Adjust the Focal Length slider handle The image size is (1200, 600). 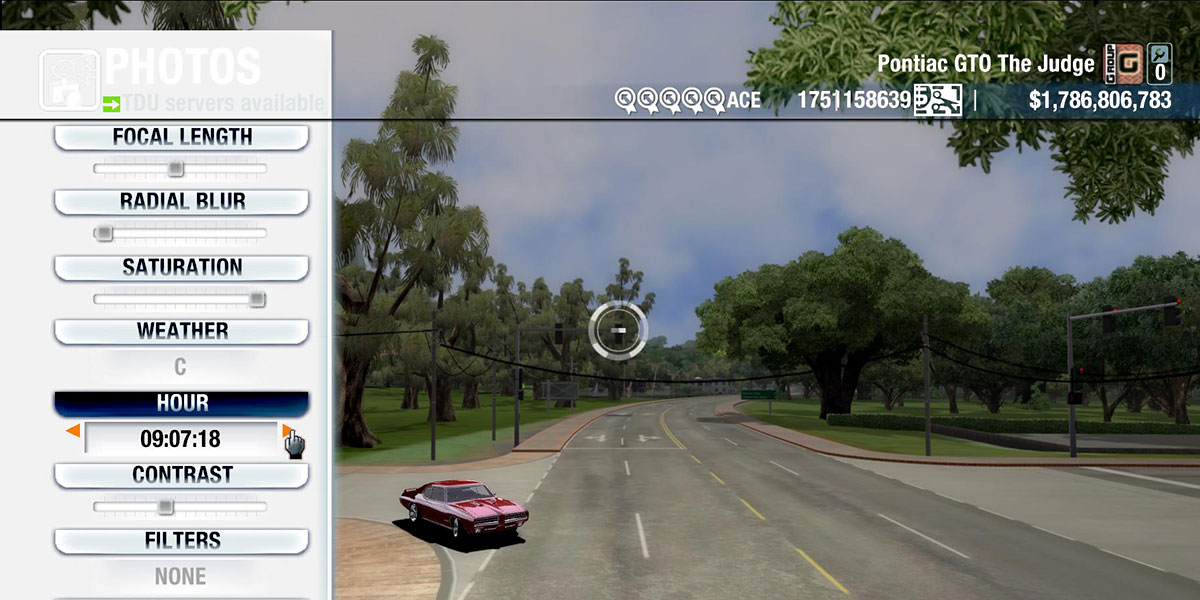176,168
